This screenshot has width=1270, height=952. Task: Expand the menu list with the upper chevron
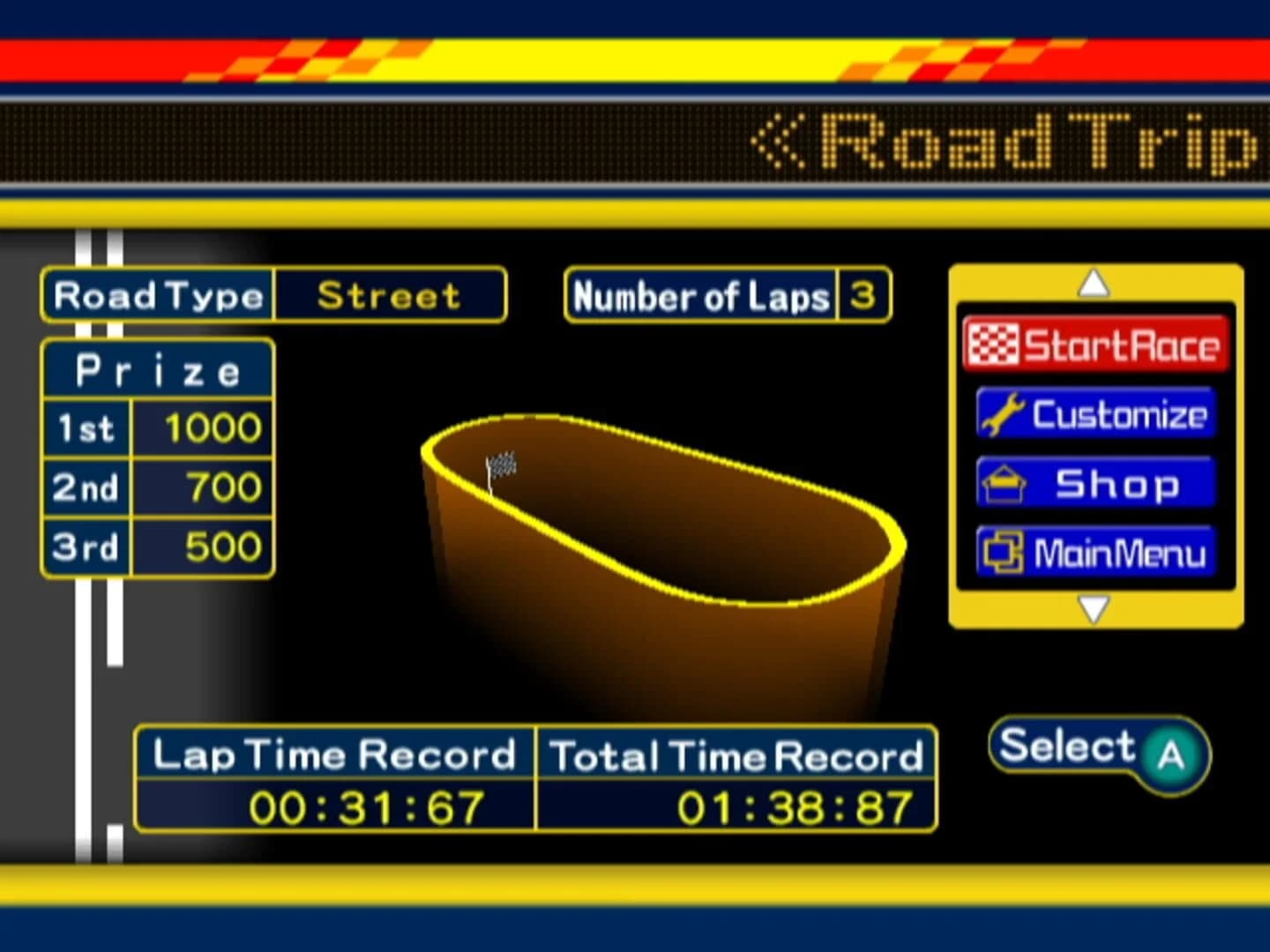pyautogui.click(x=1095, y=282)
